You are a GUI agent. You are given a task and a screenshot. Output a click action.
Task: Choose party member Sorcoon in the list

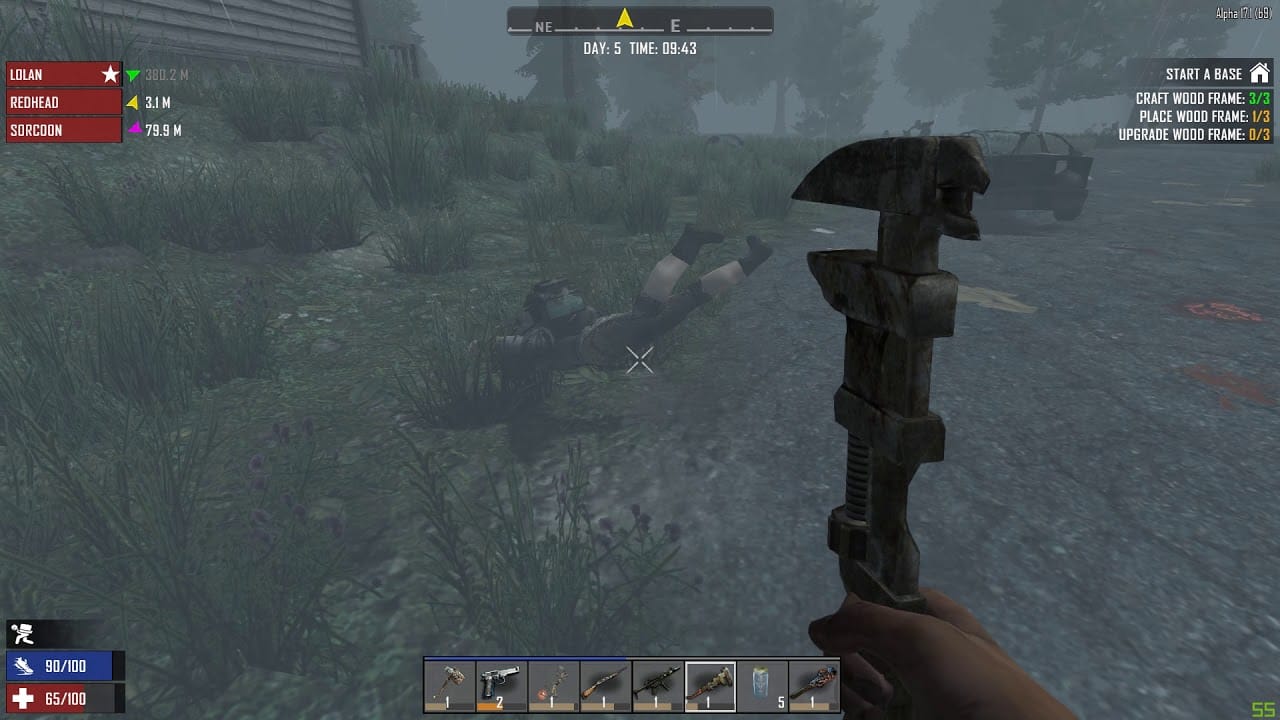pyautogui.click(x=64, y=130)
